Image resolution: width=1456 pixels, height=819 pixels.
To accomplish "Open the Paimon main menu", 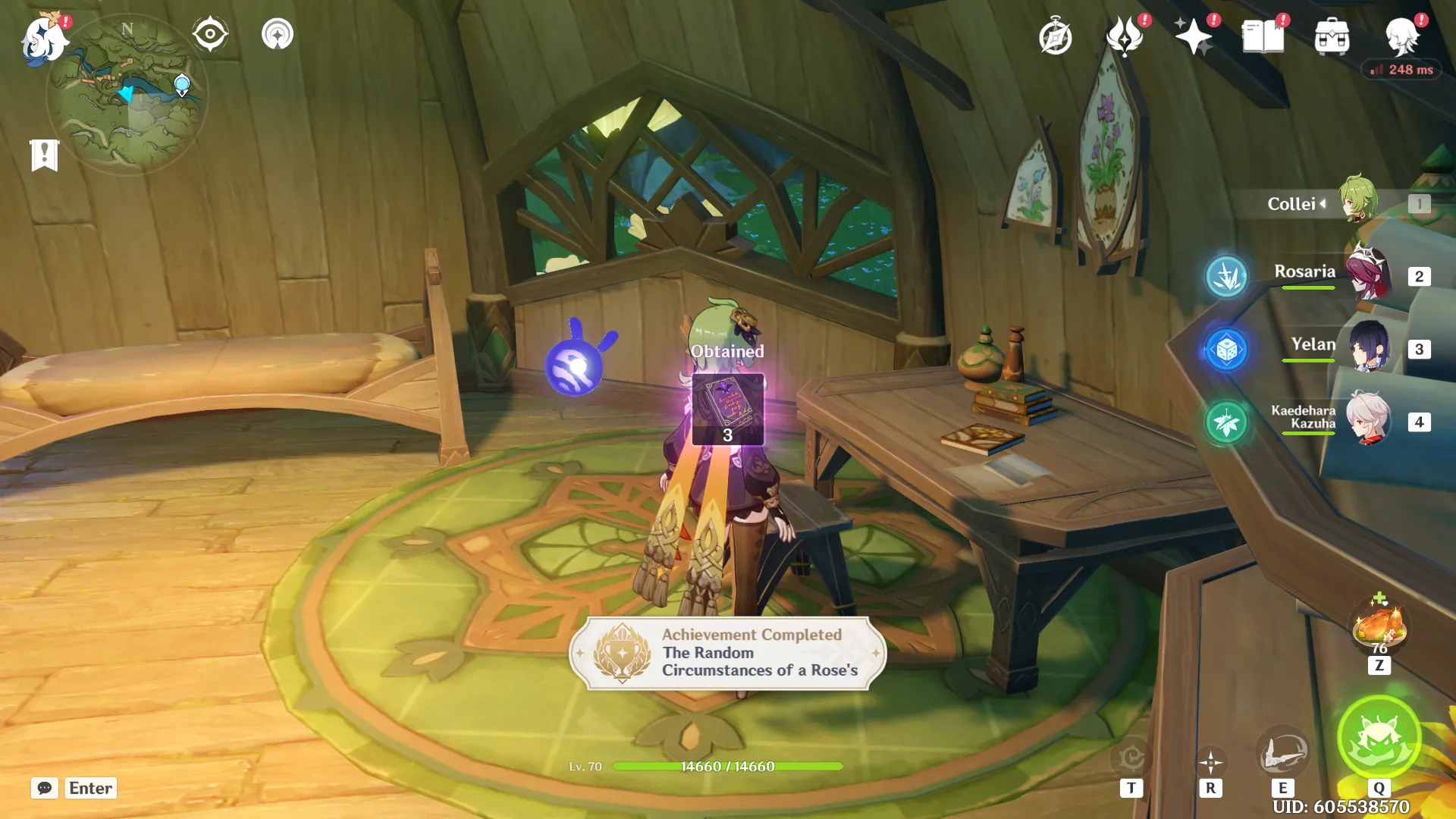I will pyautogui.click(x=43, y=36).
